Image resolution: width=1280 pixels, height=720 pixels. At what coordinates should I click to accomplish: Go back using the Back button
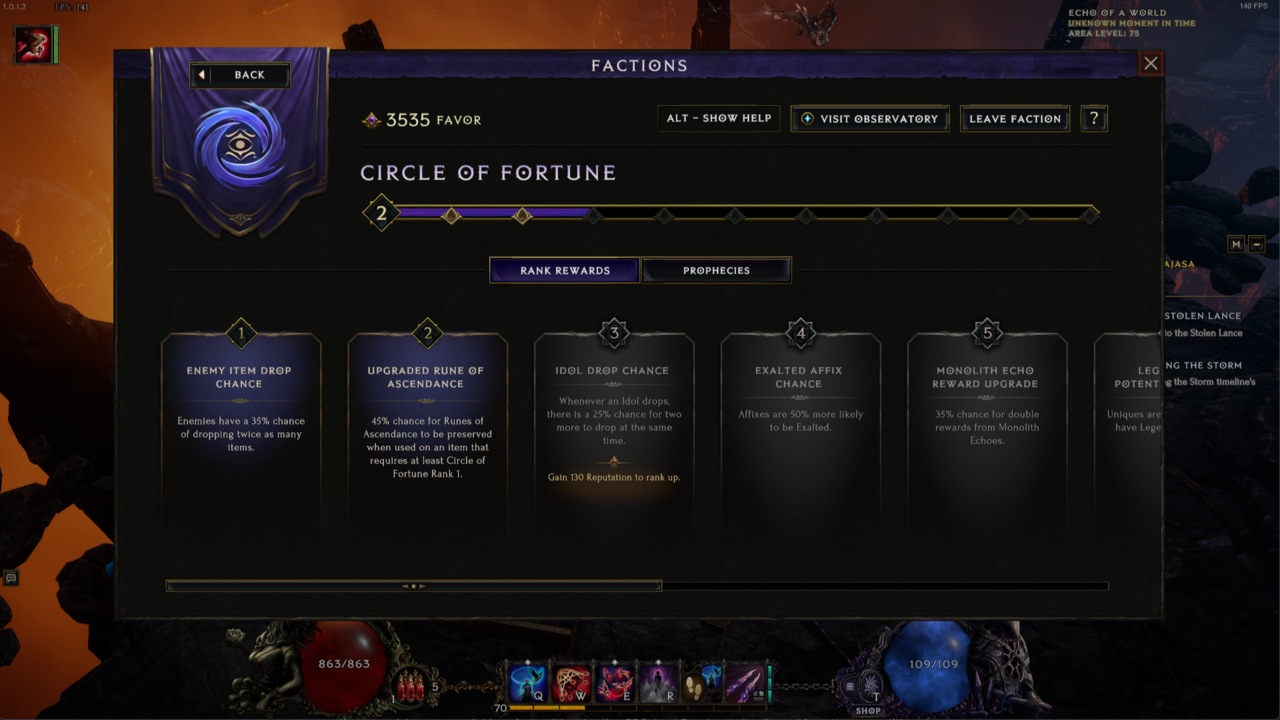click(240, 75)
